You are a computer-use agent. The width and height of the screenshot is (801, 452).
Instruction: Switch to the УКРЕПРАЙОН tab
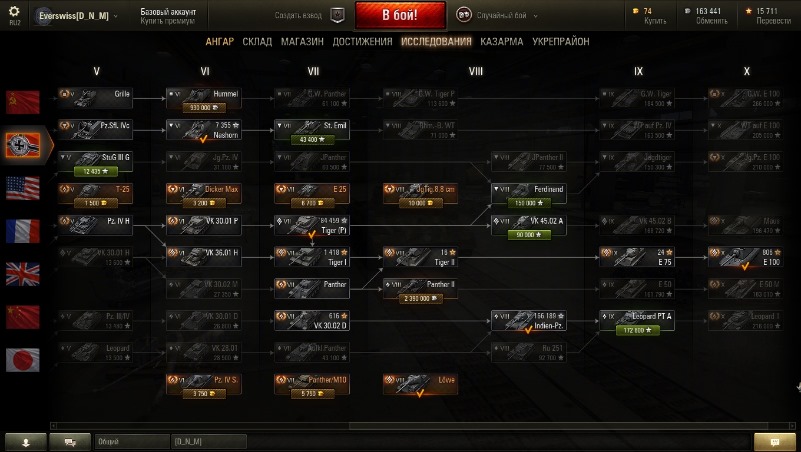click(x=559, y=42)
